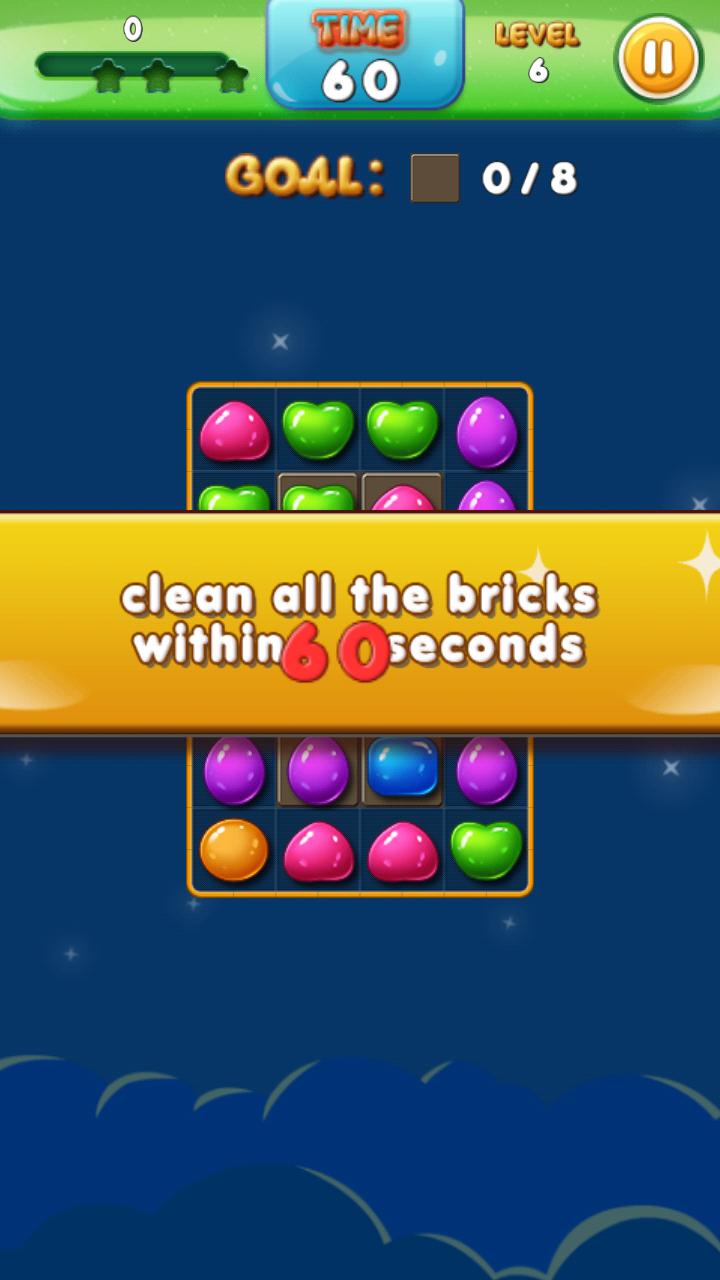Select the orange candy tile
720x1280 pixels.
pos(234,850)
